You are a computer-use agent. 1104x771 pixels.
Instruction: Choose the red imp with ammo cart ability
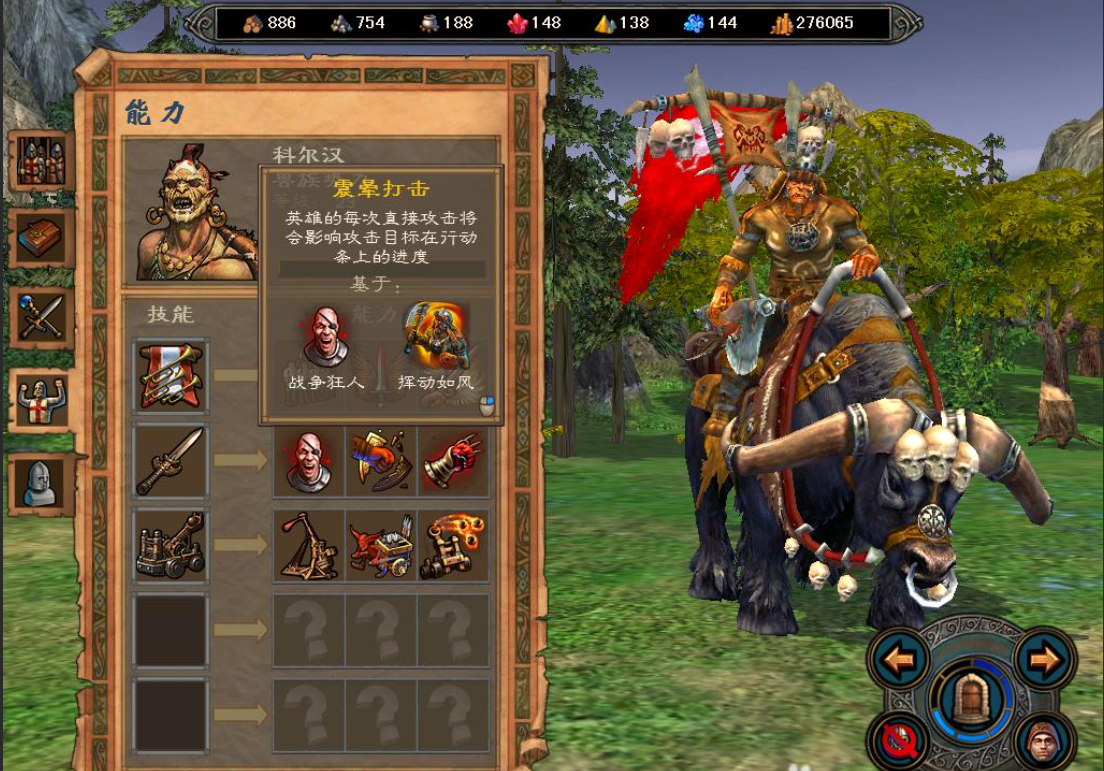point(382,546)
